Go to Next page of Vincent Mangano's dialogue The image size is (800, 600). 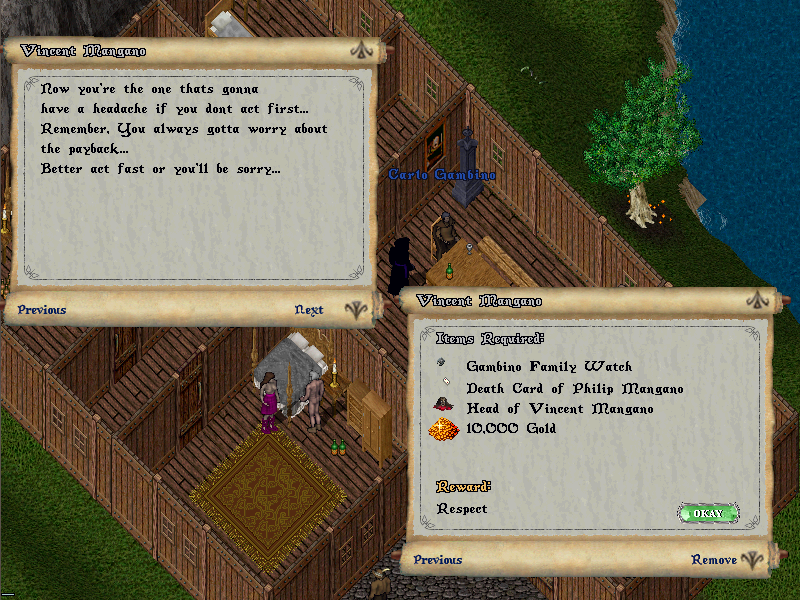309,310
